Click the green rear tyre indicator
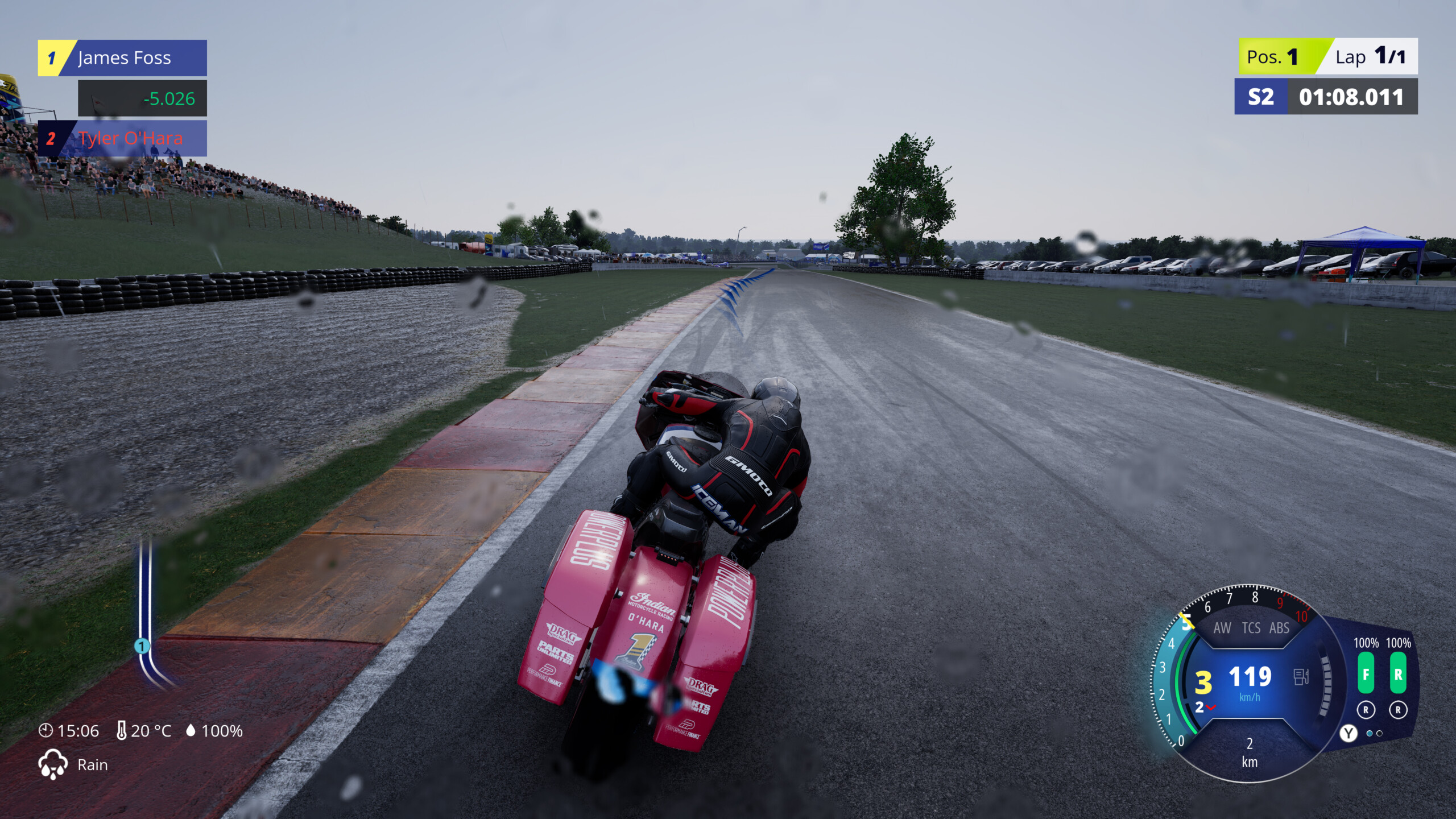The image size is (1456, 819). 1398,674
